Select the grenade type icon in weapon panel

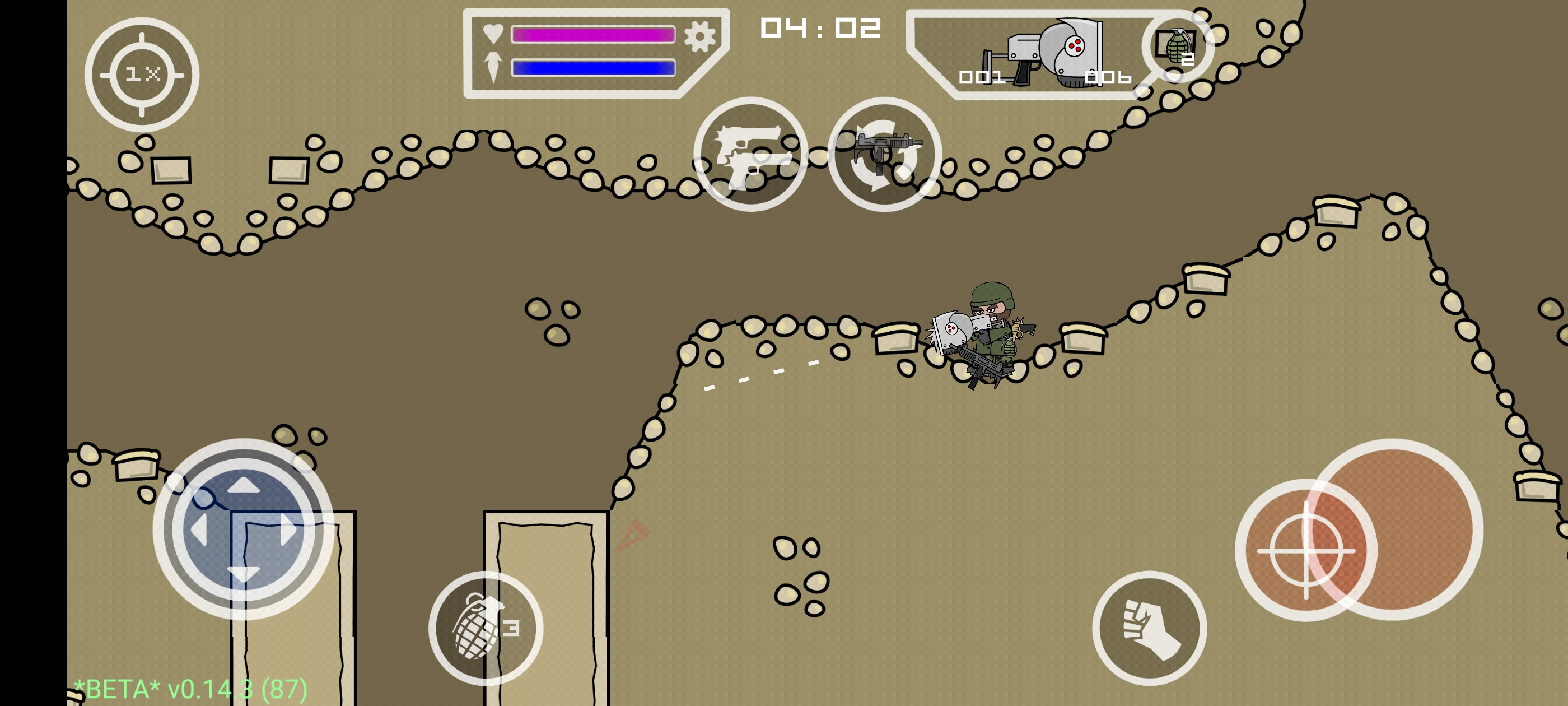click(1177, 47)
